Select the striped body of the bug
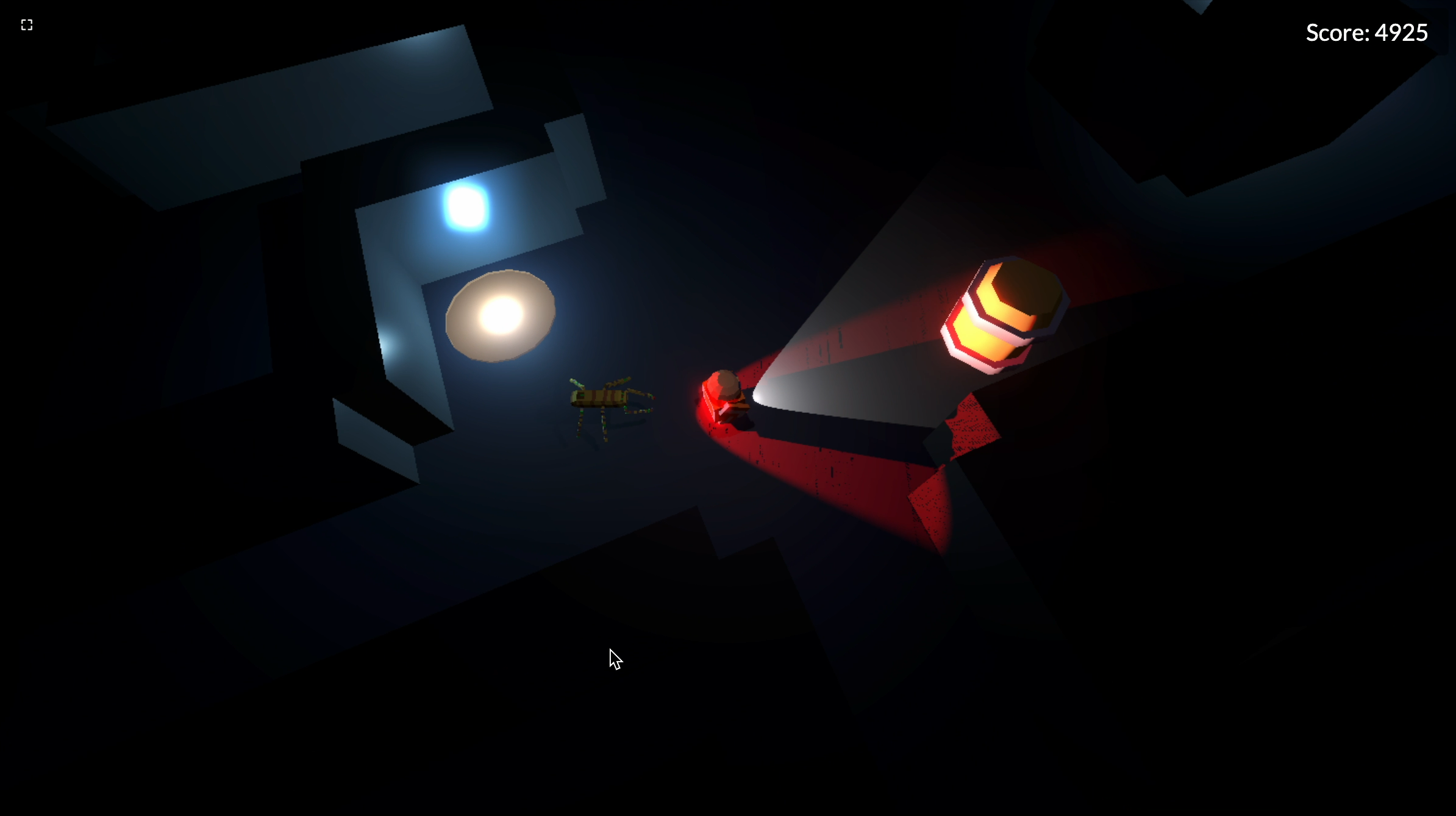The image size is (1456, 816). tap(601, 396)
